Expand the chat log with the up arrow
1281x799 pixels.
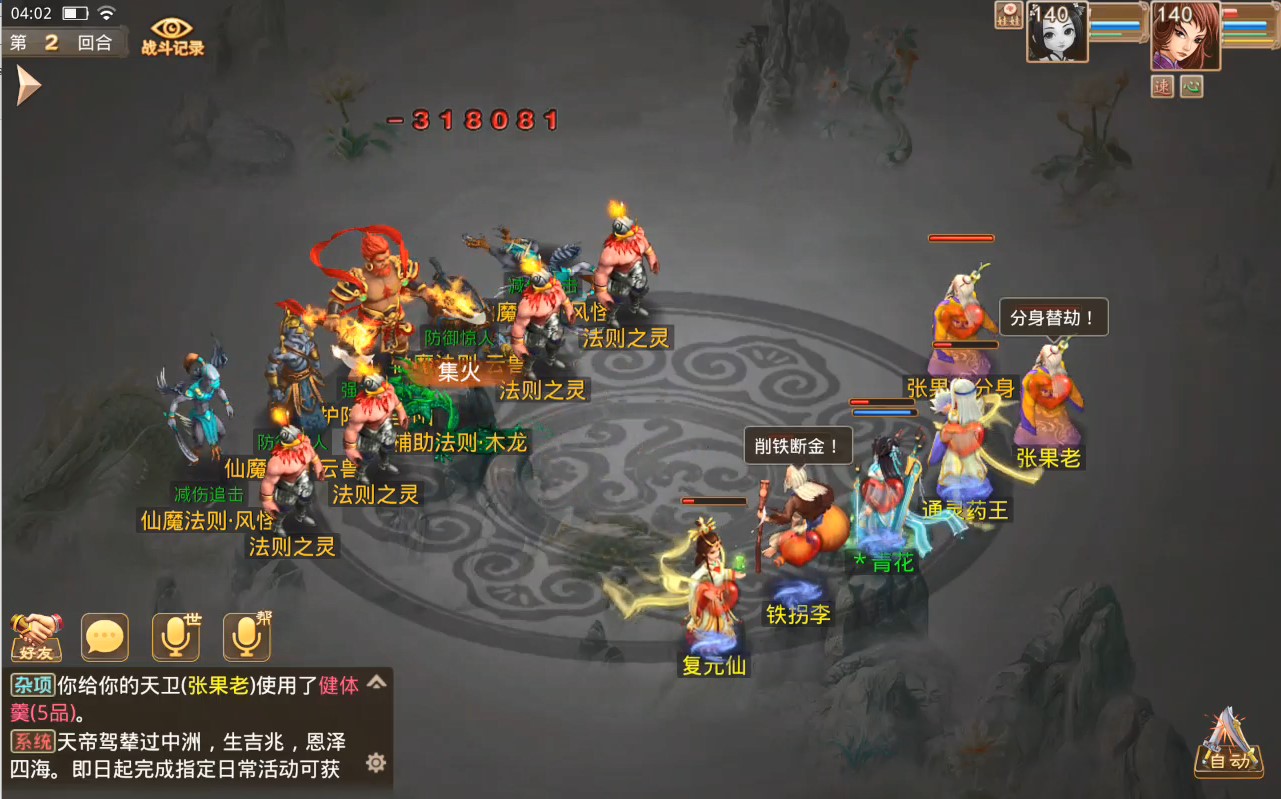[x=377, y=683]
